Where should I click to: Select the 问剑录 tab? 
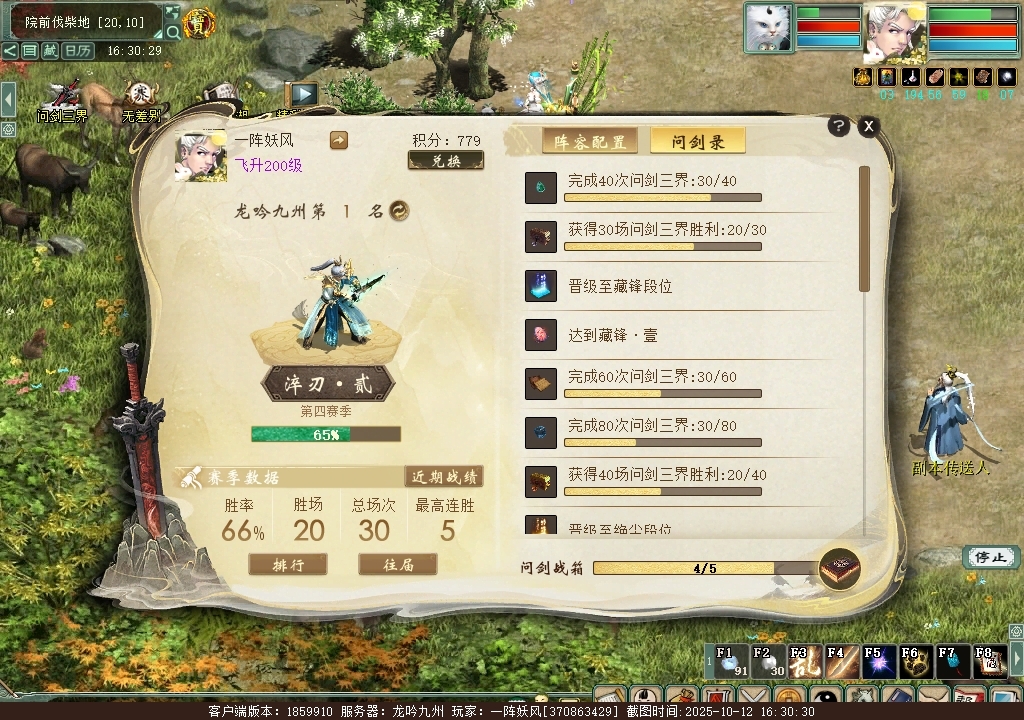pos(698,142)
